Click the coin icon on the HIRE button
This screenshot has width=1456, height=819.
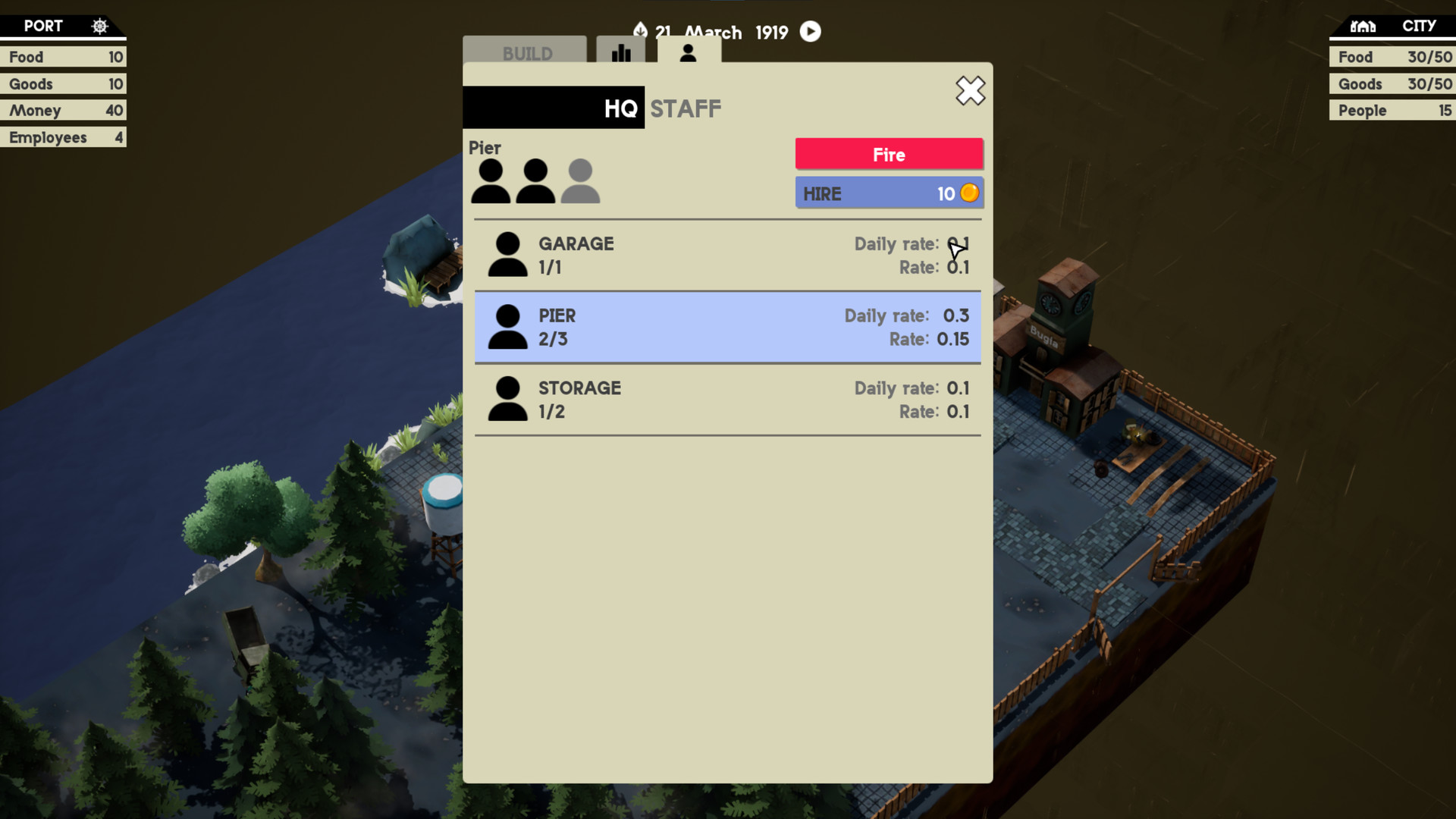point(968,193)
